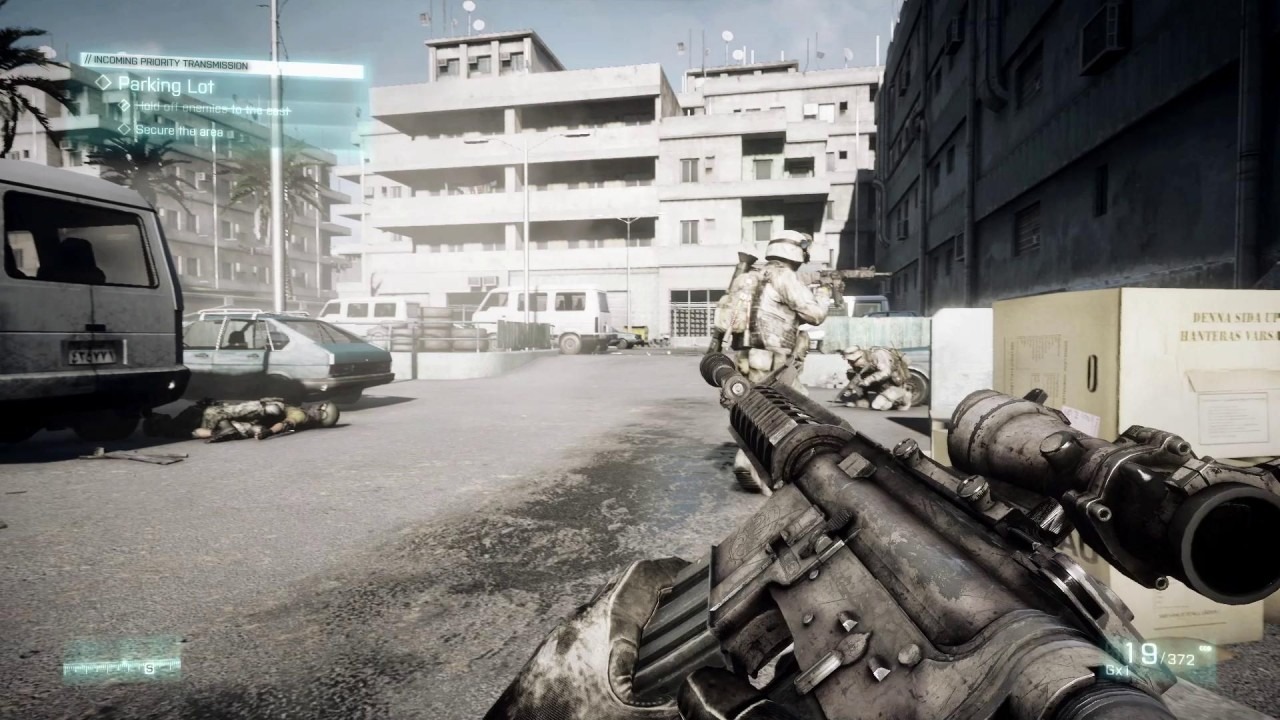Click the Gx1 grenade indicator
The width and height of the screenshot is (1280, 720).
point(1117,670)
